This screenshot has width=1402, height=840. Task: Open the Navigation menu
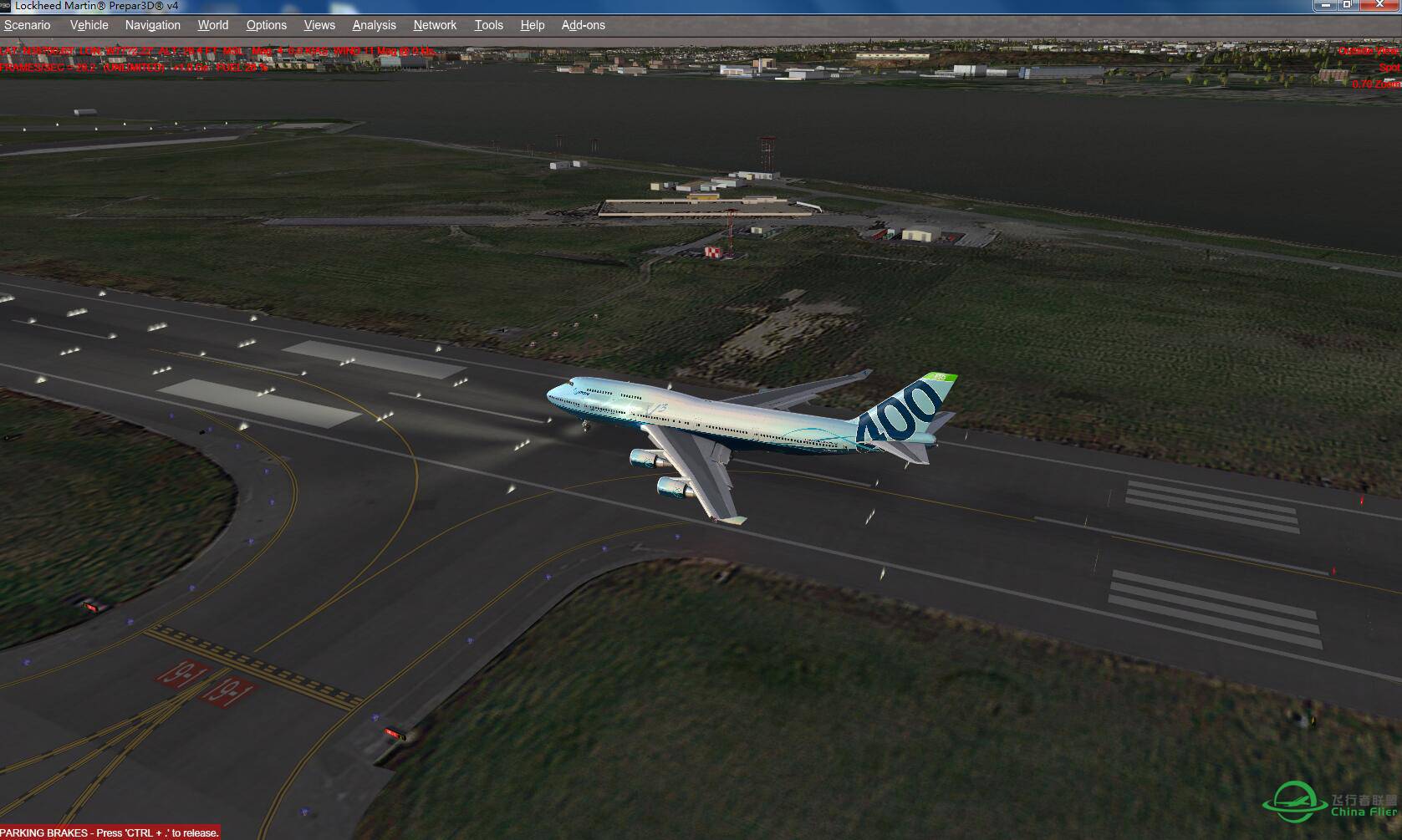[151, 25]
